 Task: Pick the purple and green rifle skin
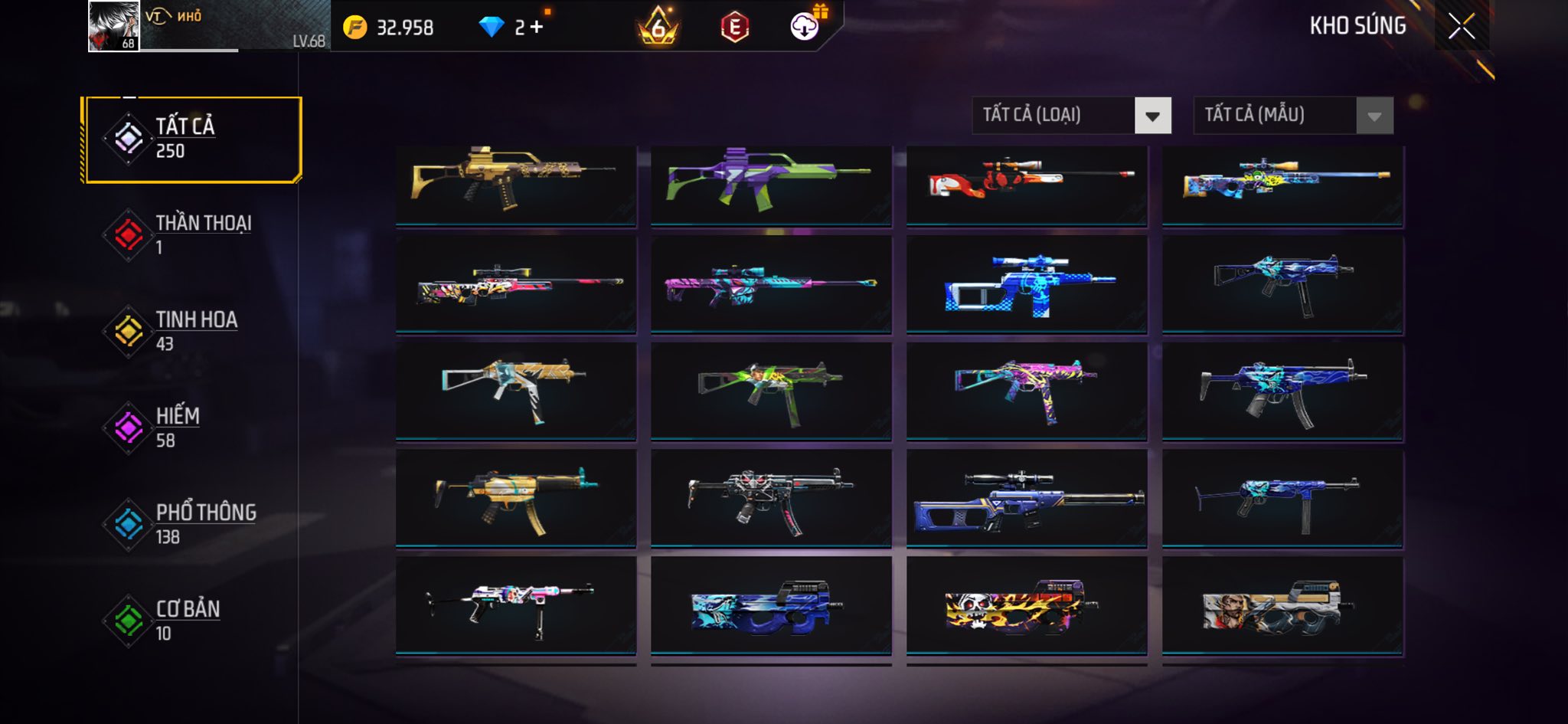[x=771, y=185]
